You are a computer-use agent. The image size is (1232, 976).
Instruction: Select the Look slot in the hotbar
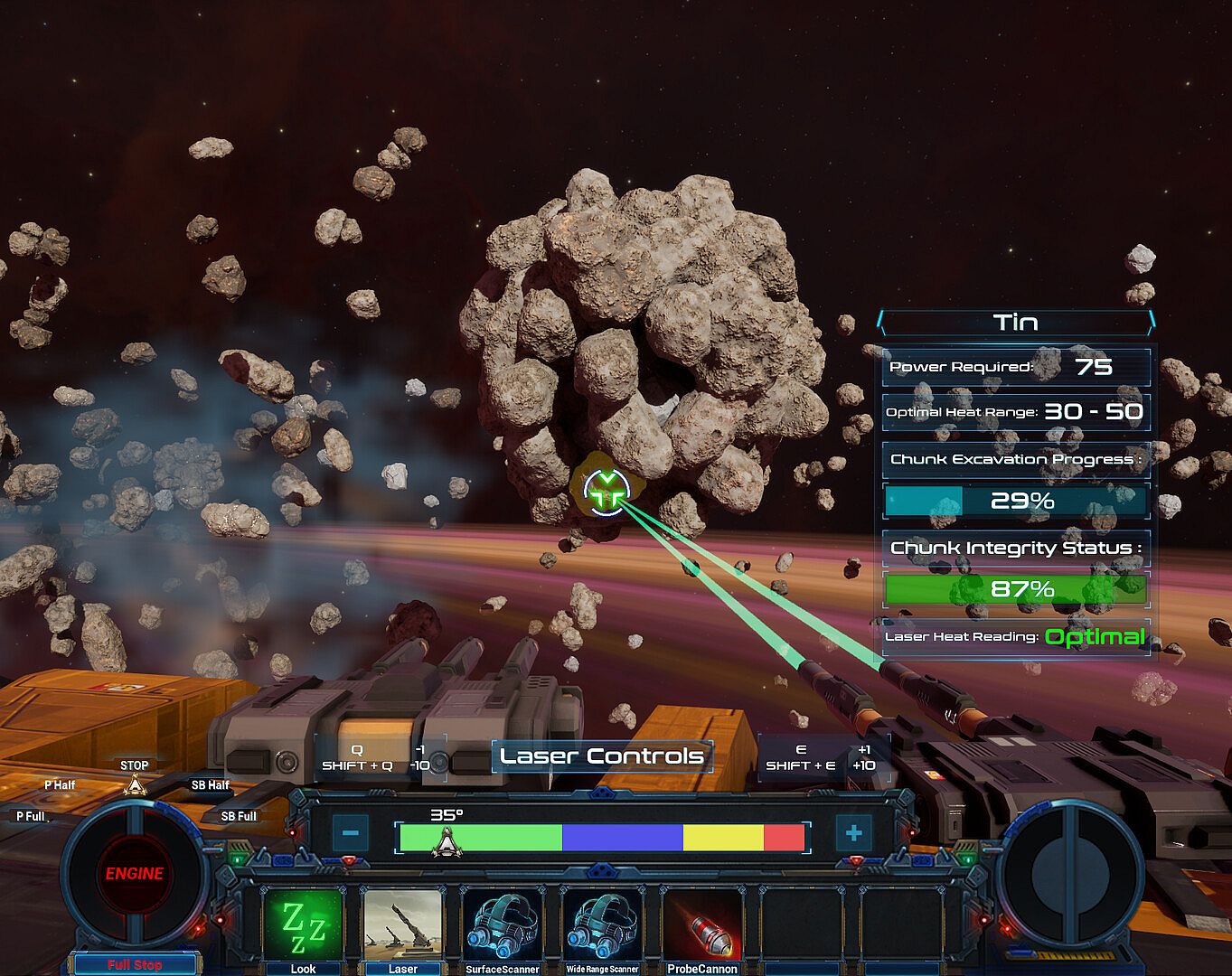pos(303,924)
